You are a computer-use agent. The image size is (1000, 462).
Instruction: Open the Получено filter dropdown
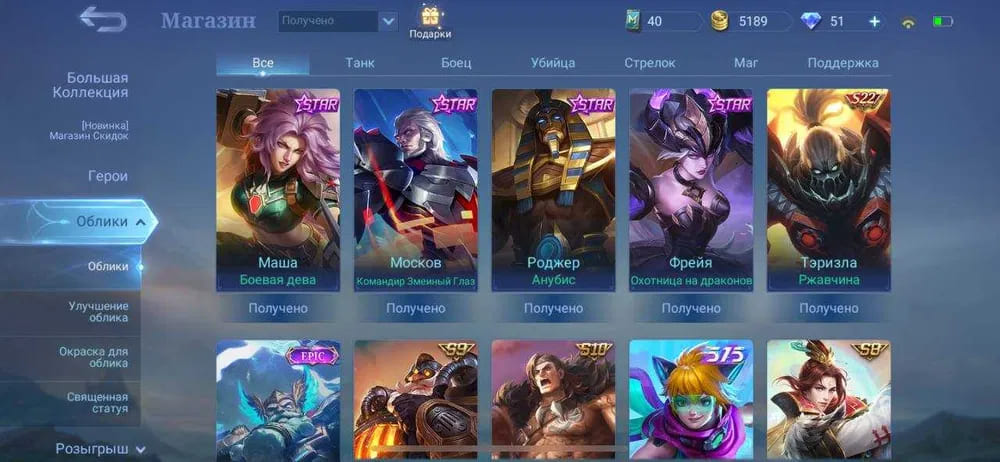tap(337, 21)
